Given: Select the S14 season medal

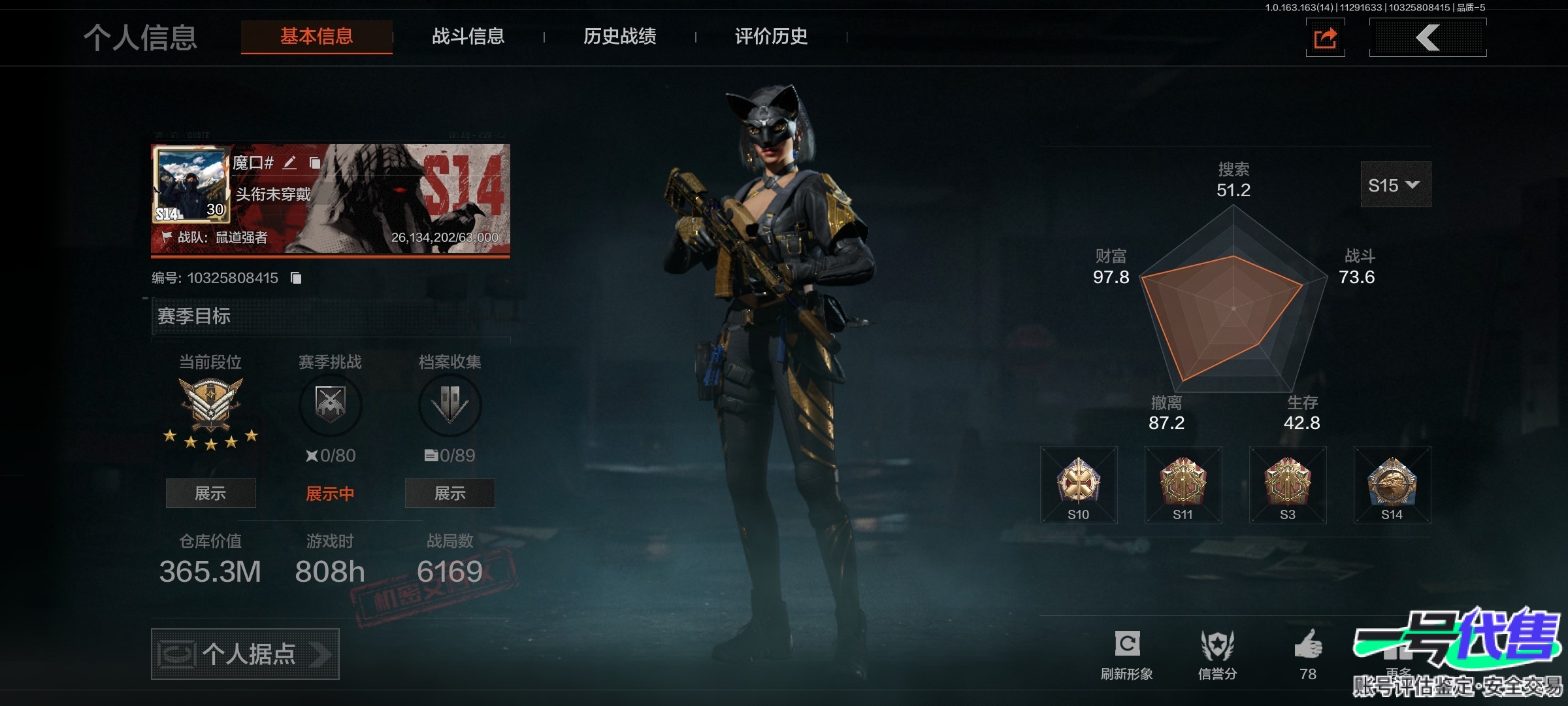Looking at the screenshot, I should [x=1392, y=485].
